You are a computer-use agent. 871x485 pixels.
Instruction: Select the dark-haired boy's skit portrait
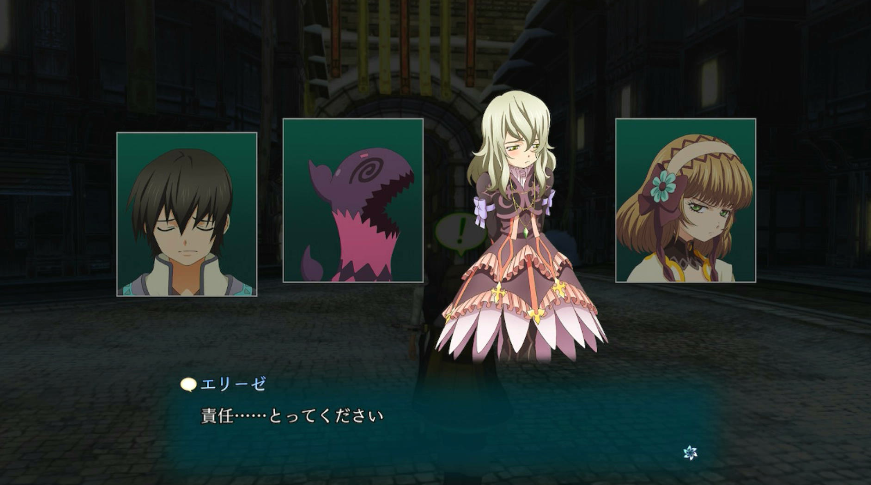(187, 214)
